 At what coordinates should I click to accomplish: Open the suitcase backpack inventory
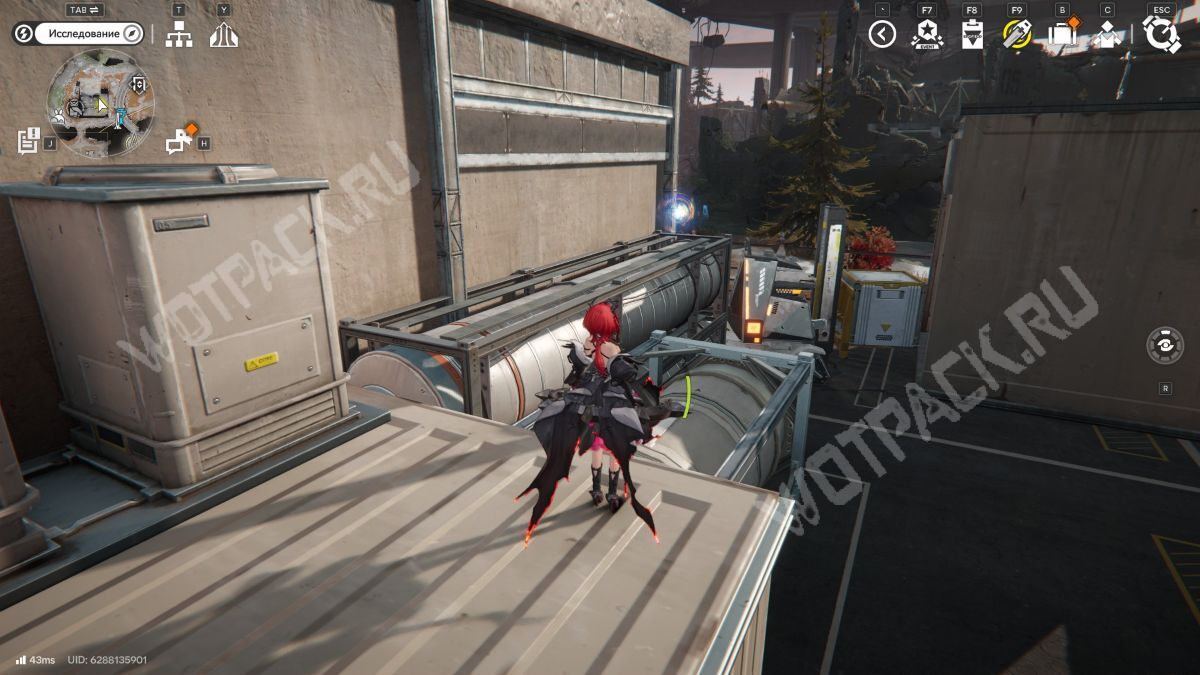pyautogui.click(x=1061, y=35)
